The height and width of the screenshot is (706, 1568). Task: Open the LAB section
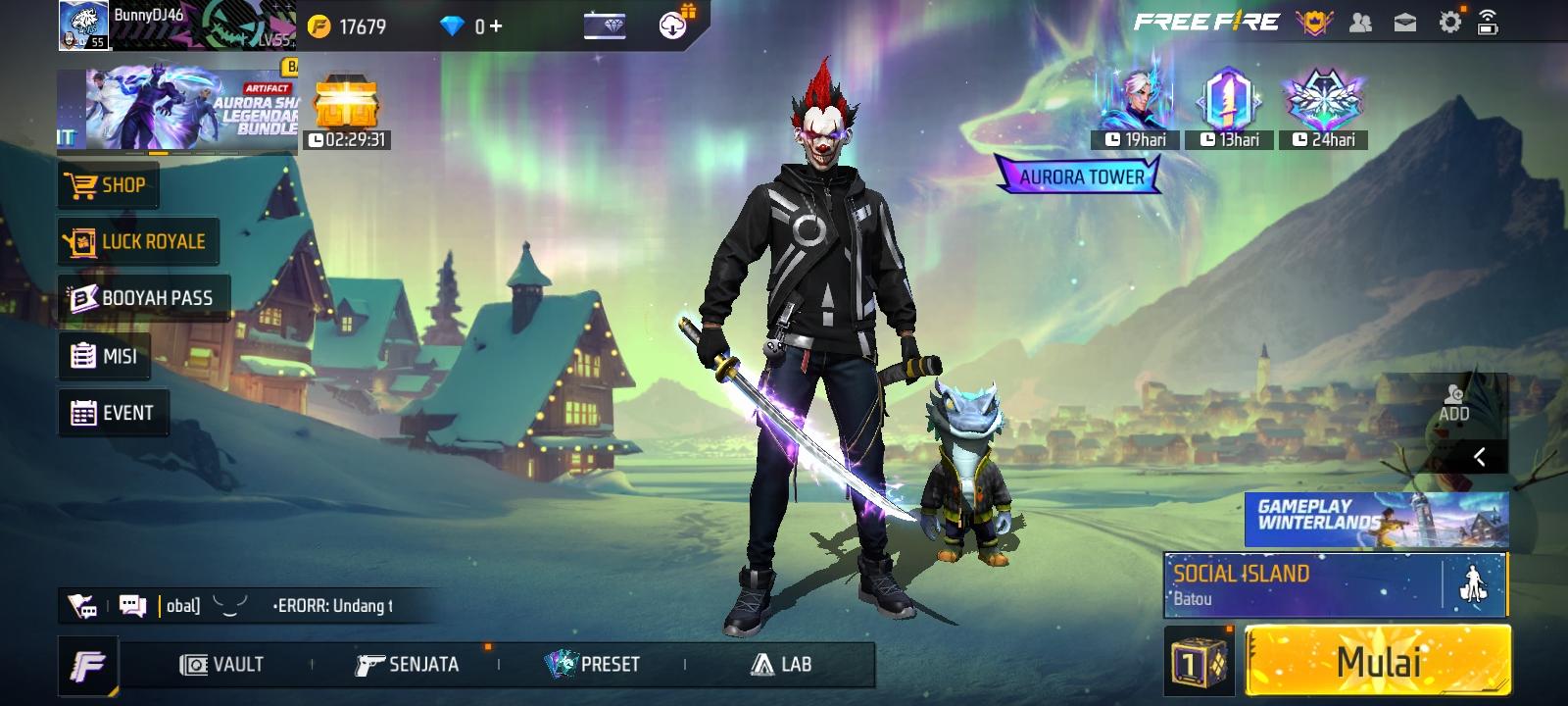coord(781,665)
